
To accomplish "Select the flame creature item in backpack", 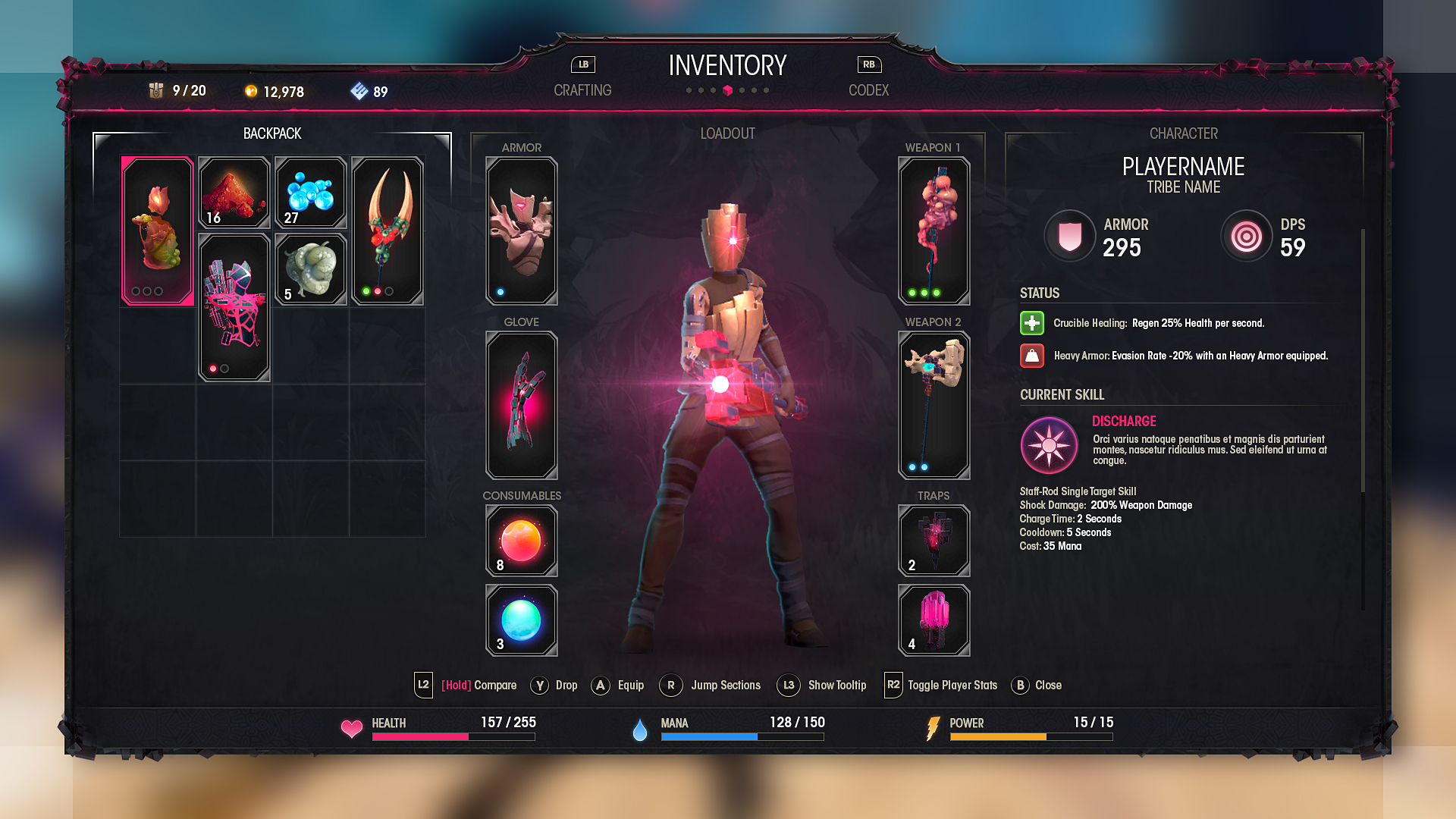I will pyautogui.click(x=158, y=231).
